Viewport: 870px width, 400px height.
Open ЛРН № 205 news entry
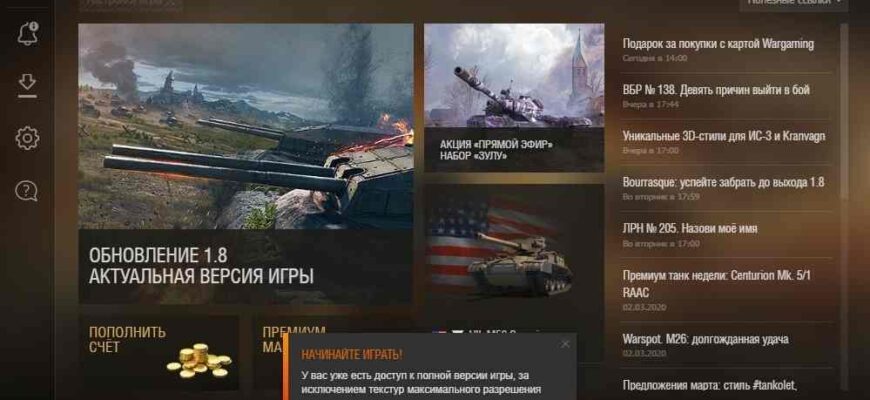690,228
